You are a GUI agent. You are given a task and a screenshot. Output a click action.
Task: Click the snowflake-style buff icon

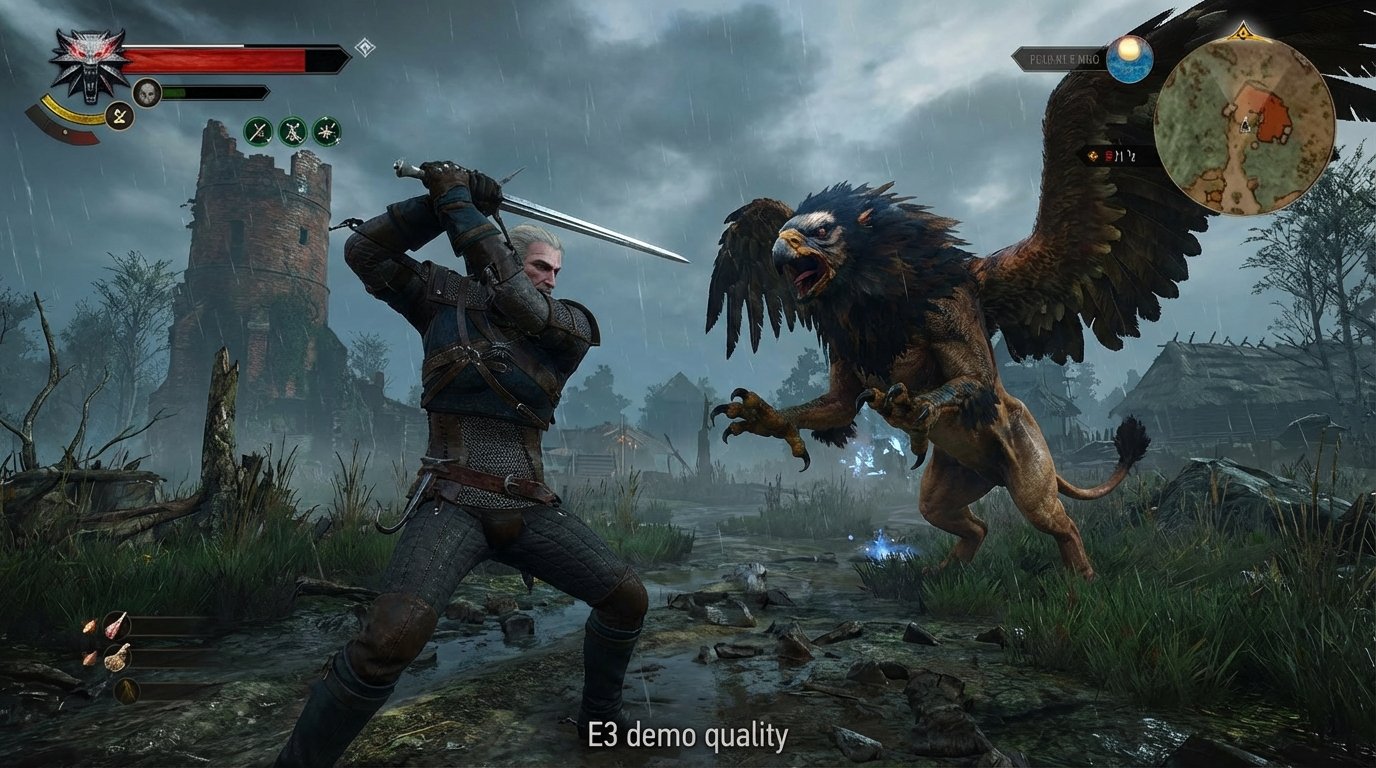(327, 132)
